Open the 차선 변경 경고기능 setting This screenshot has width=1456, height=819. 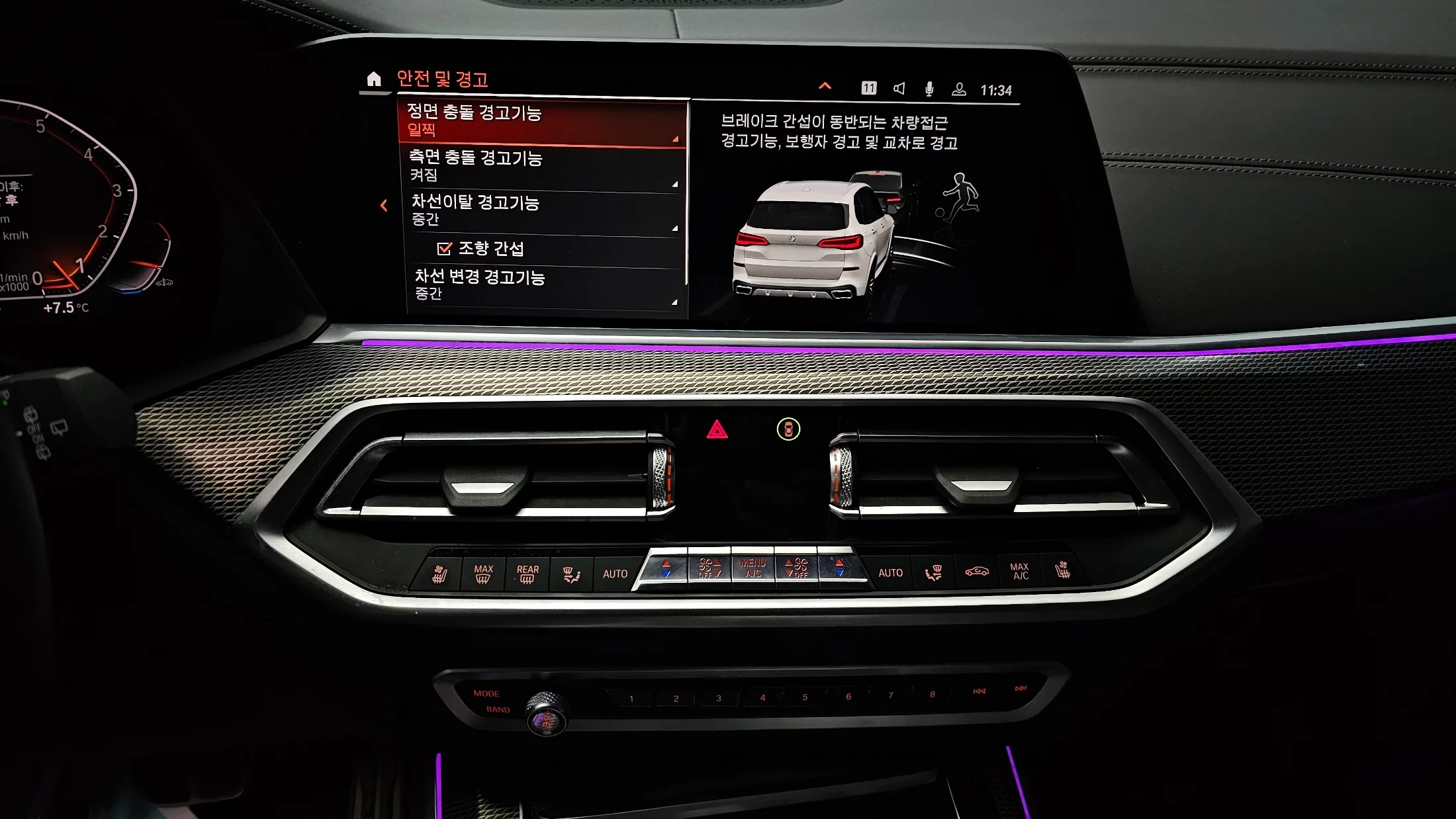pos(544,285)
